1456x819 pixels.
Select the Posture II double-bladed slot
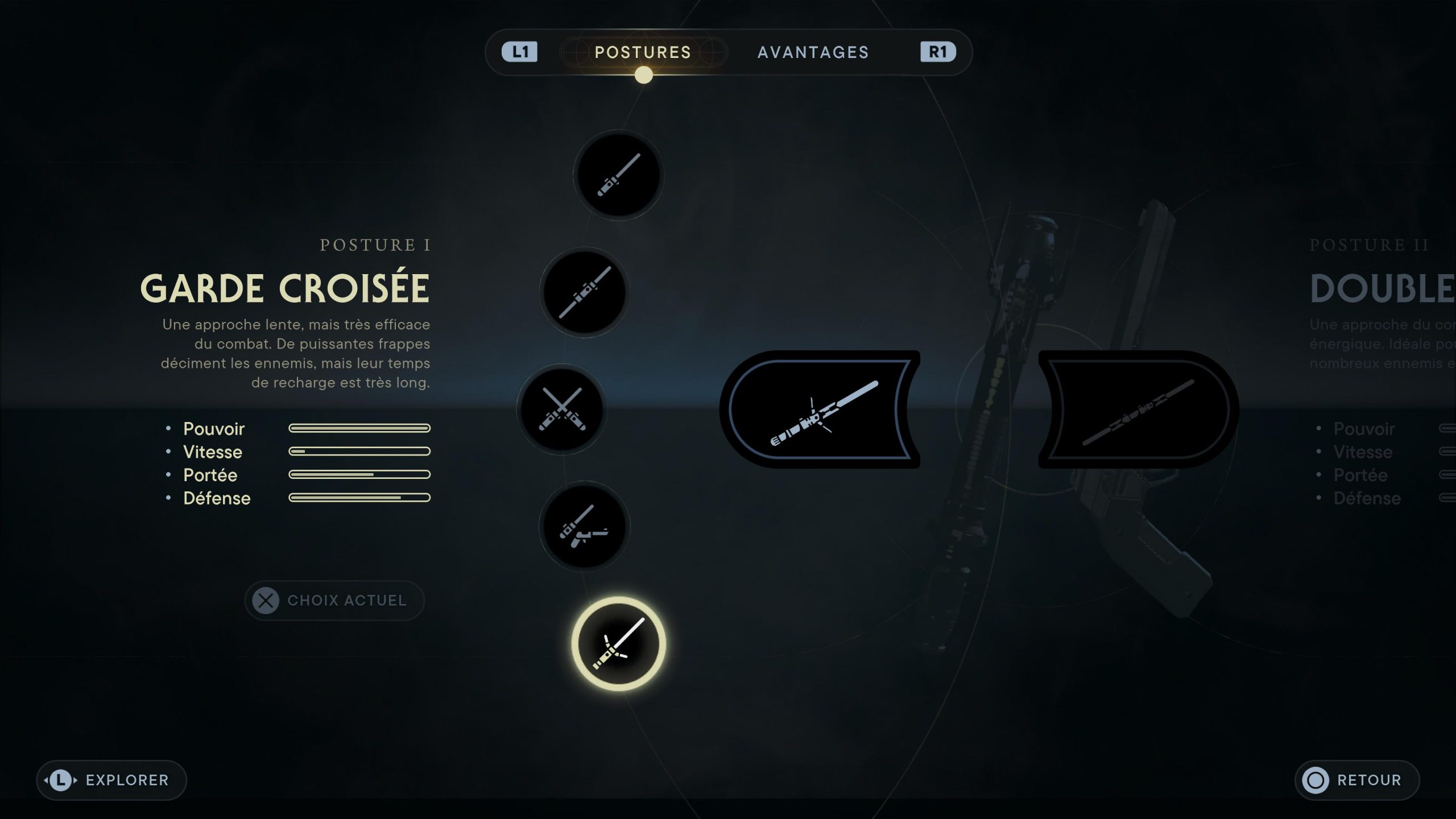[1139, 409]
